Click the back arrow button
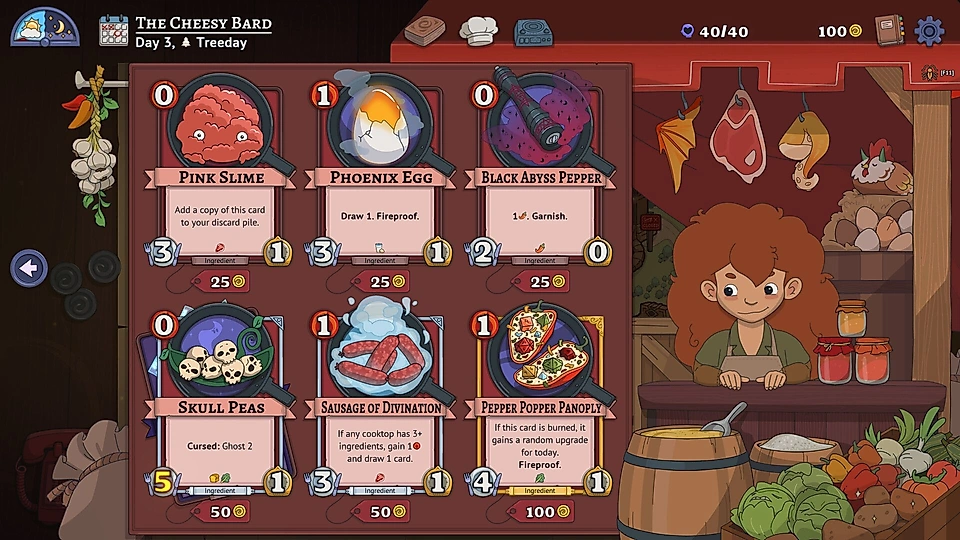Screen dimensions: 960x540 click(29, 268)
